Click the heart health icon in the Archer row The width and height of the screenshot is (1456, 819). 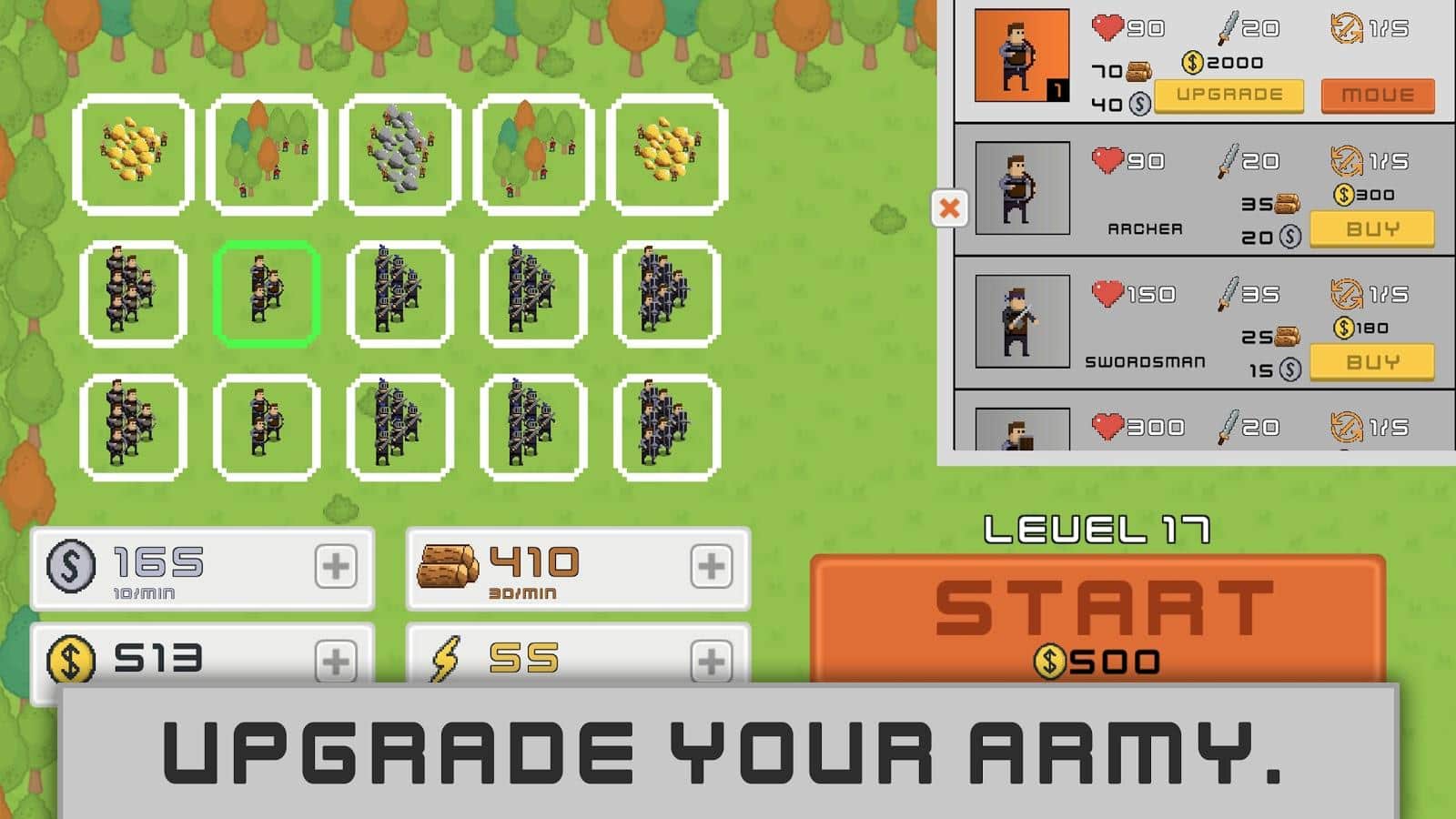point(1107,160)
